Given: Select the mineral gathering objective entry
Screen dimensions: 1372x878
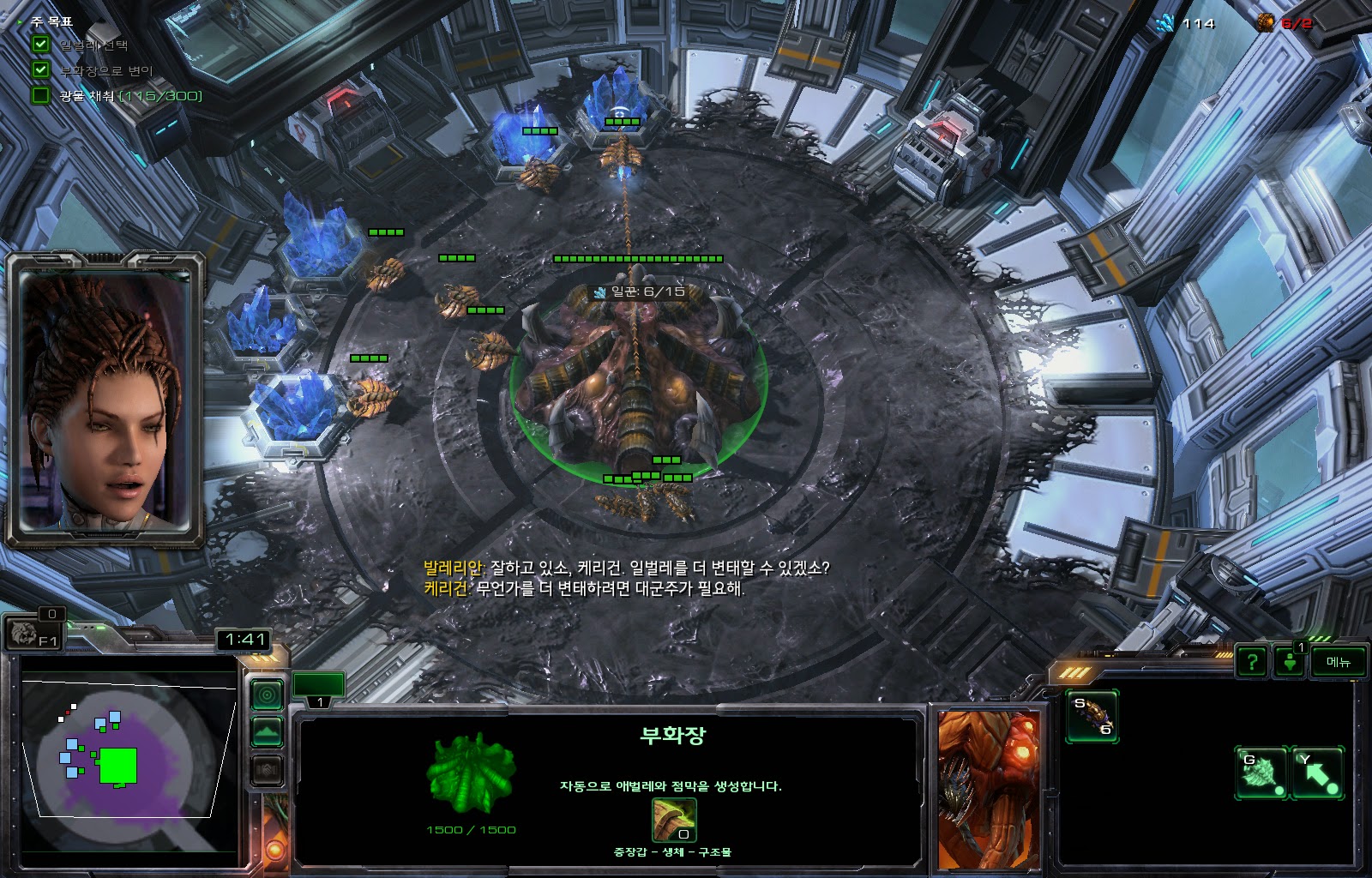Looking at the screenshot, I should [x=129, y=95].
